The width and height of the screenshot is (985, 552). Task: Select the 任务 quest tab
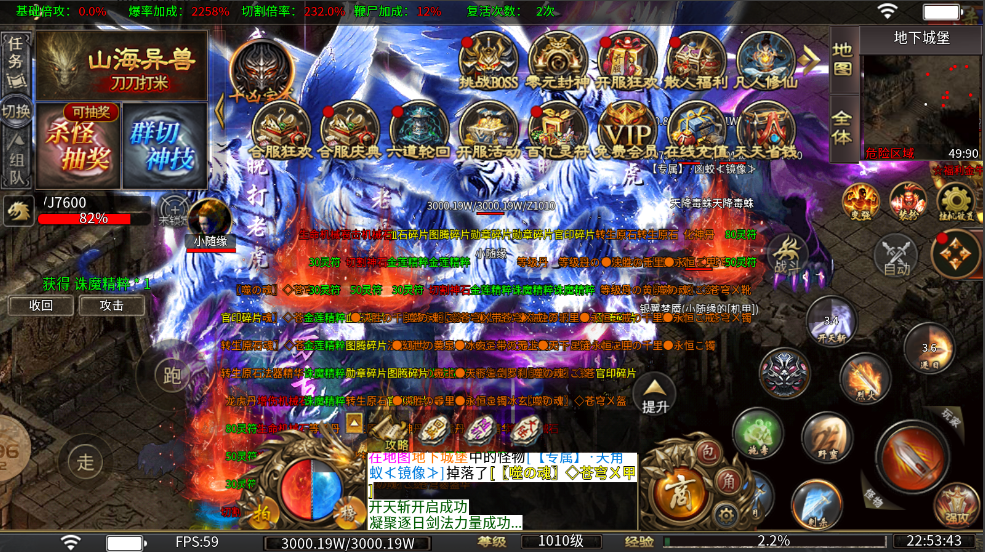(x=15, y=54)
